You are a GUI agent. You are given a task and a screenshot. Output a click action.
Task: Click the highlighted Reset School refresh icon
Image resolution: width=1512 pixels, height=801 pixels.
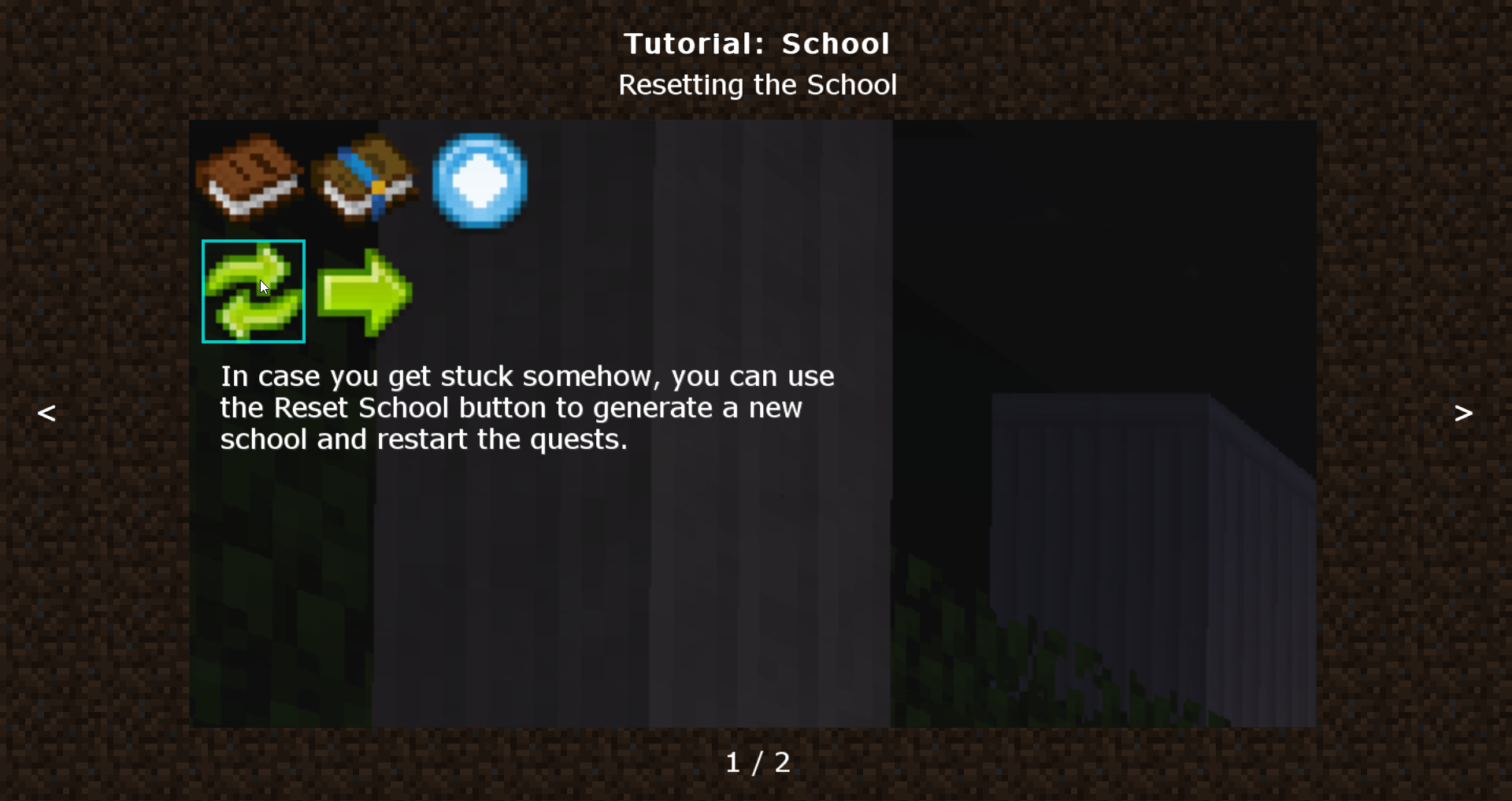pyautogui.click(x=254, y=291)
